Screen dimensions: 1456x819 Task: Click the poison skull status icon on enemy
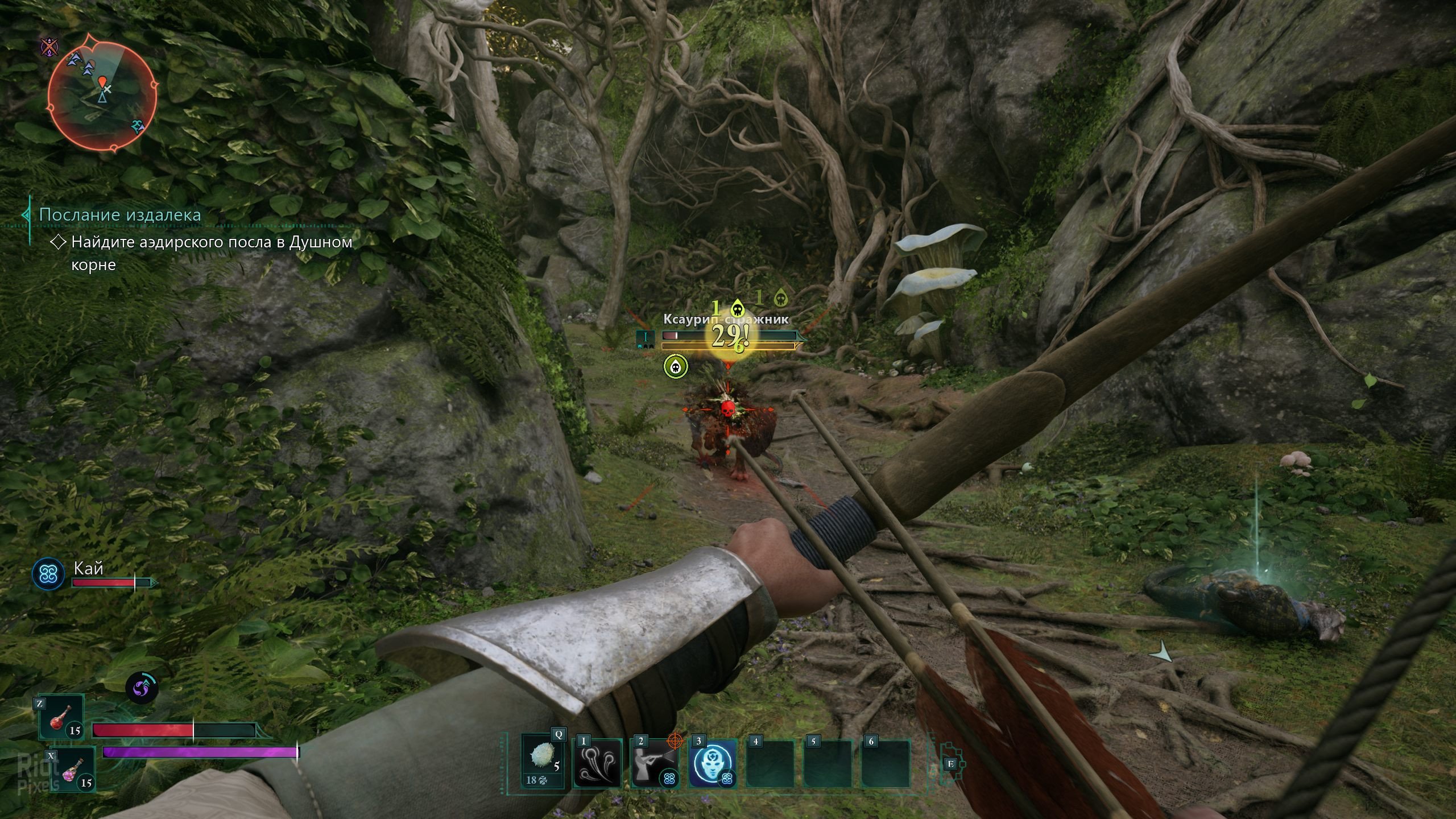click(x=676, y=366)
